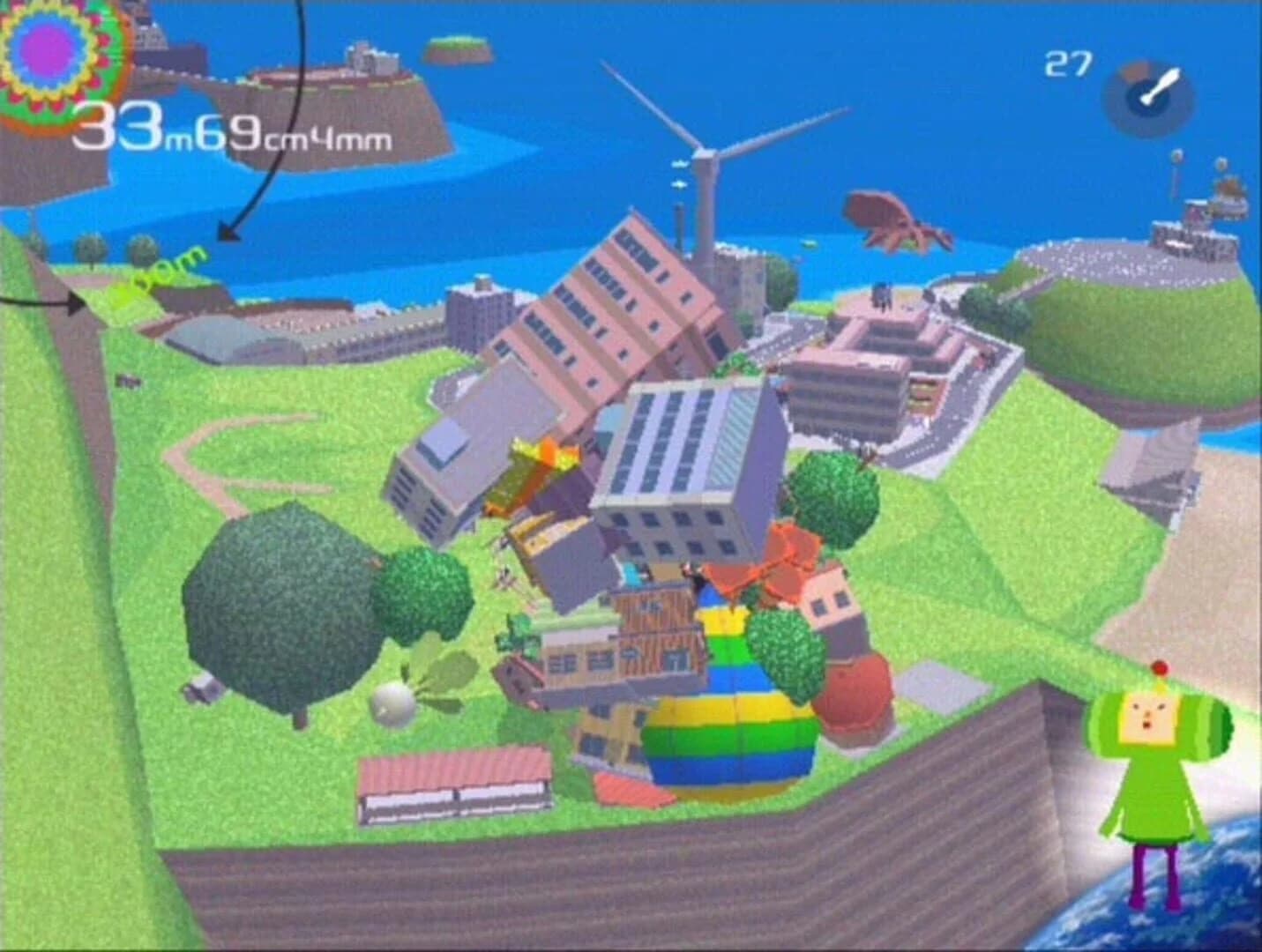
Task: Select the arrow entering the left hillside
Action: (x=53, y=304)
